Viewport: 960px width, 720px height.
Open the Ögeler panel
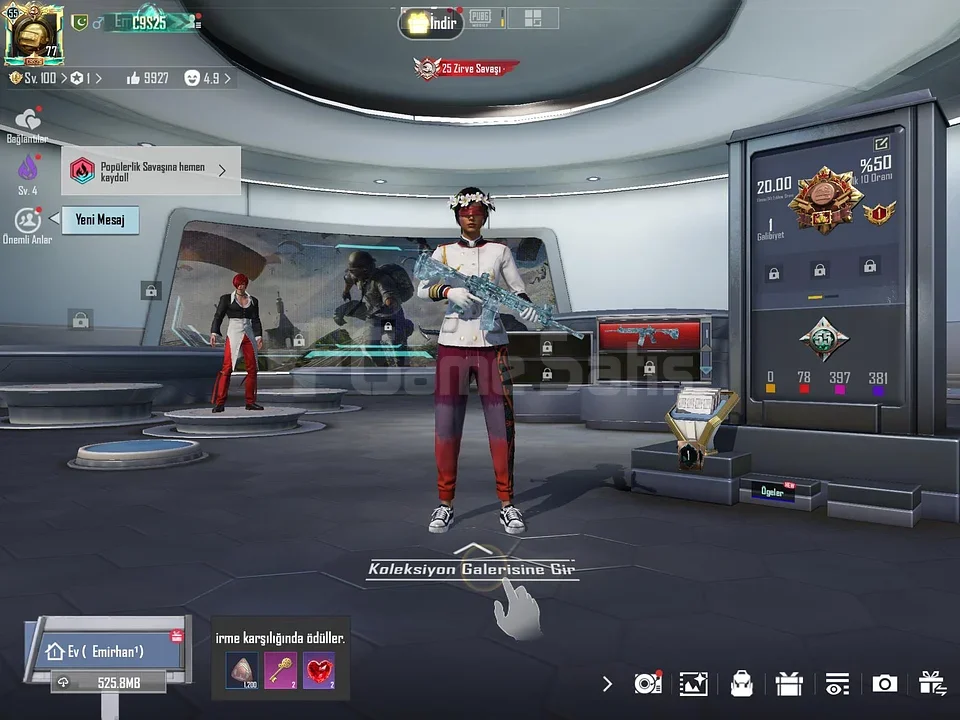click(775, 492)
